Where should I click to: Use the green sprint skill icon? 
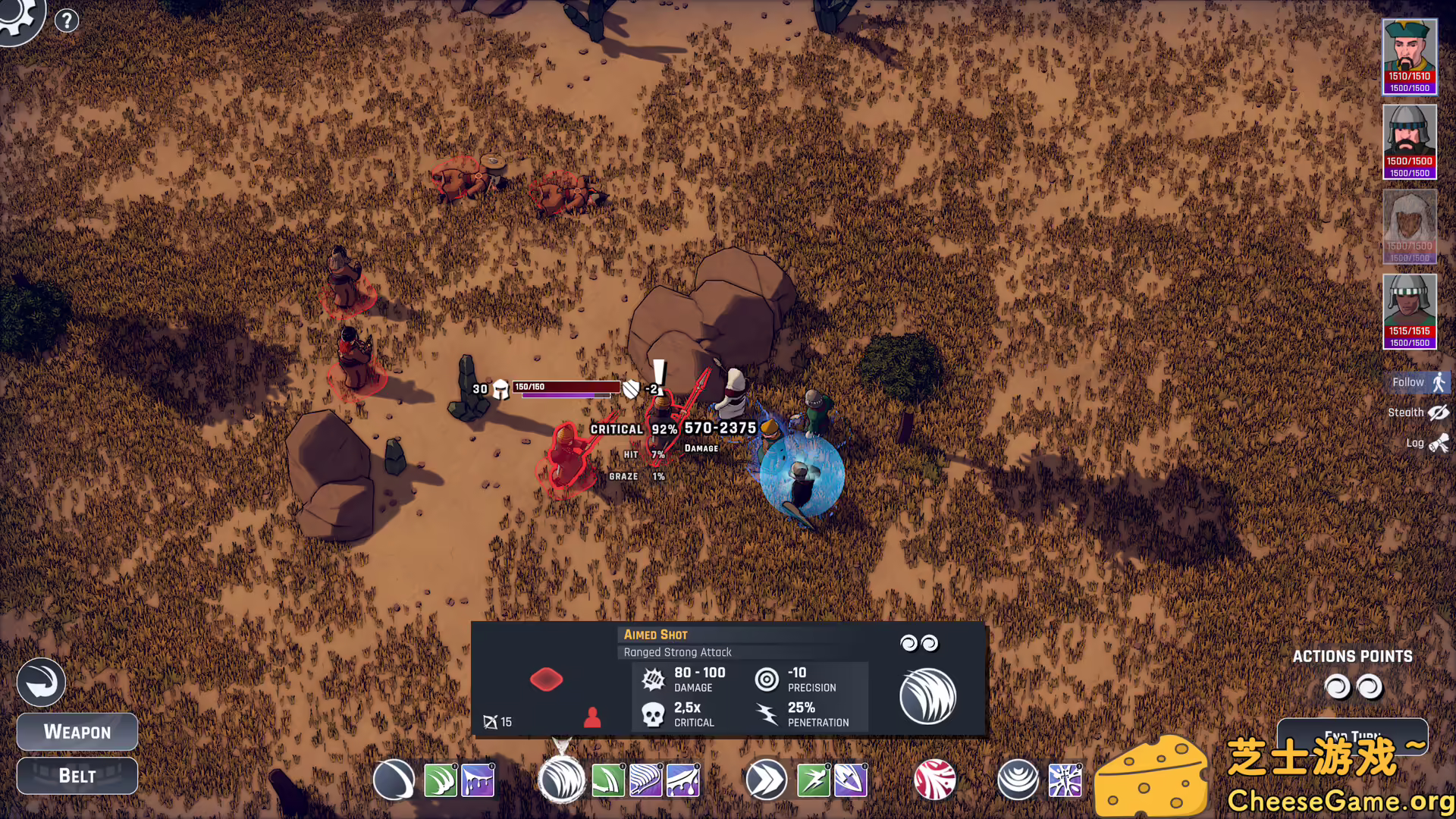click(x=812, y=780)
